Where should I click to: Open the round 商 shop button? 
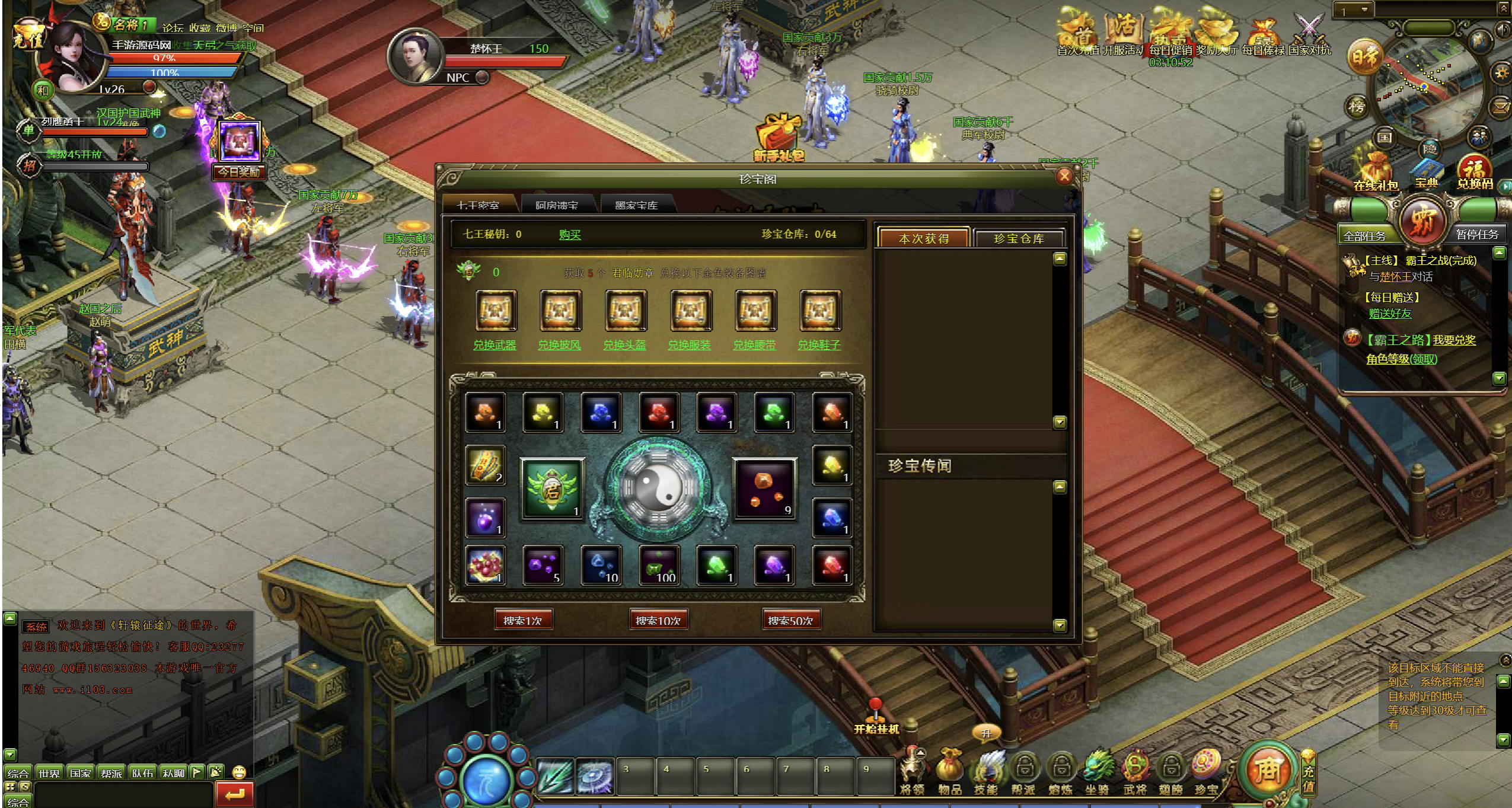click(1268, 770)
